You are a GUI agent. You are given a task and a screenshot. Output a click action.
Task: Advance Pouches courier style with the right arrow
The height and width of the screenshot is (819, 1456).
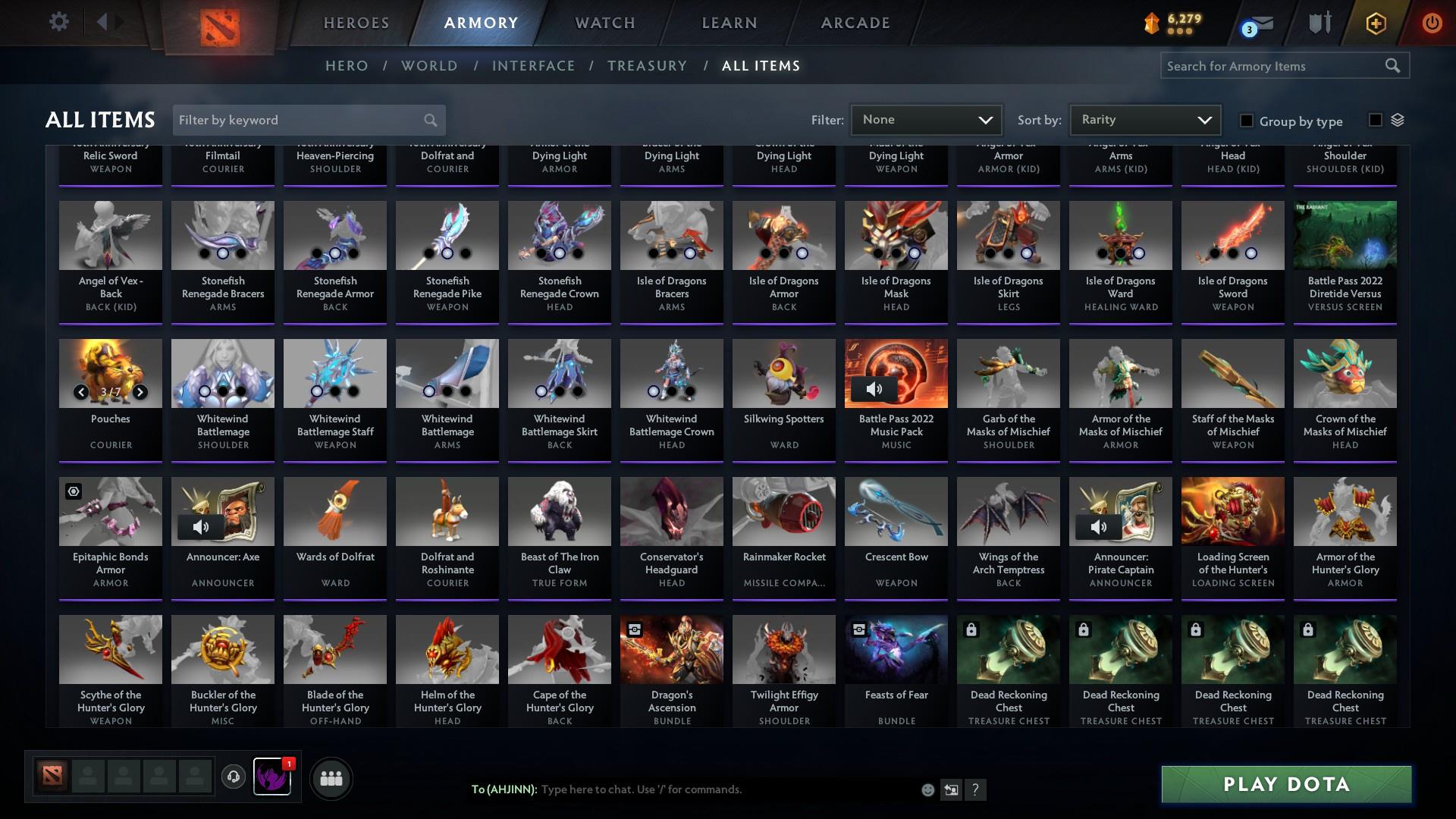[140, 393]
